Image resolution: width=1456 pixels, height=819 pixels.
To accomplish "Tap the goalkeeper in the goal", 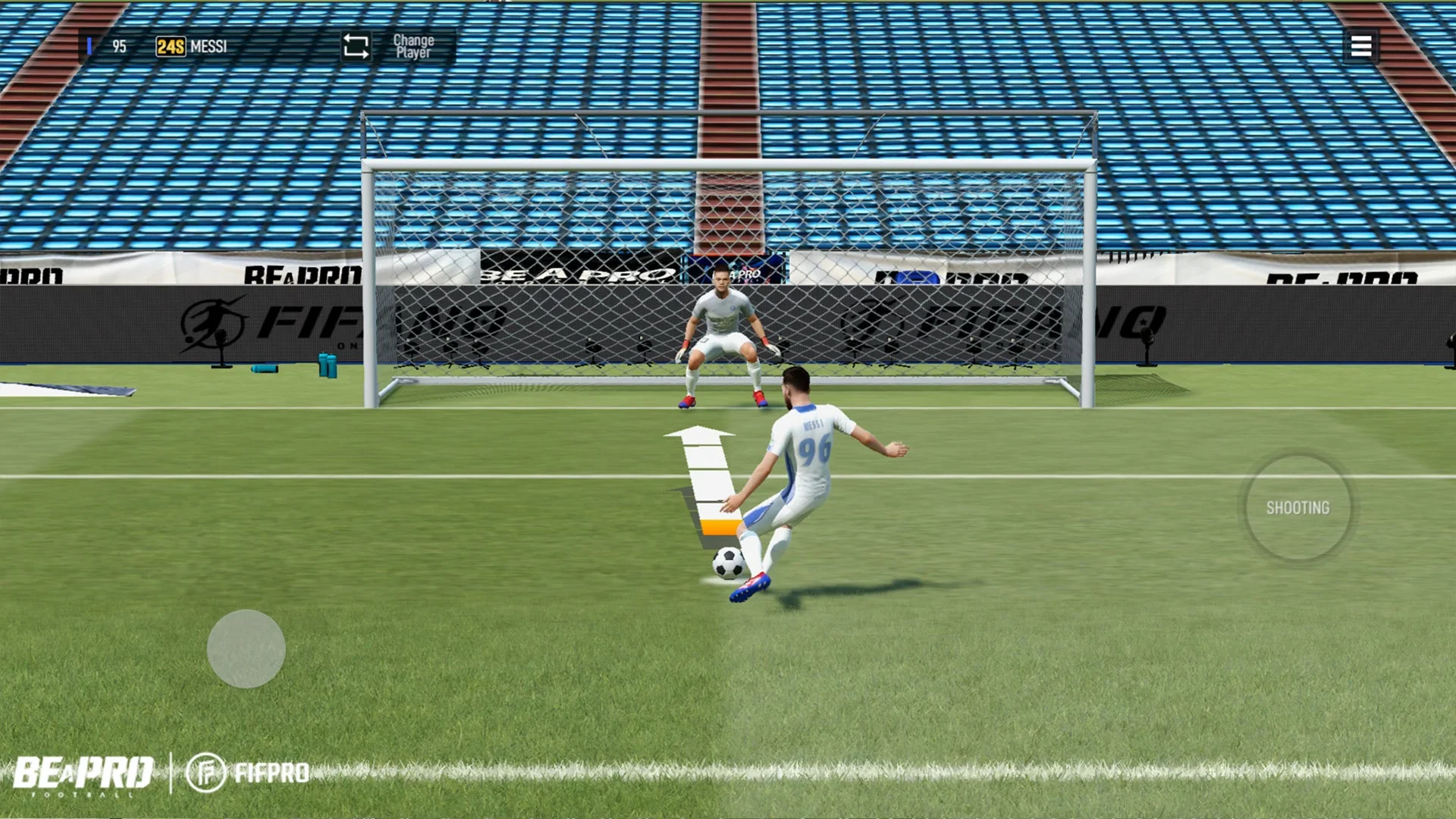I will point(723,334).
